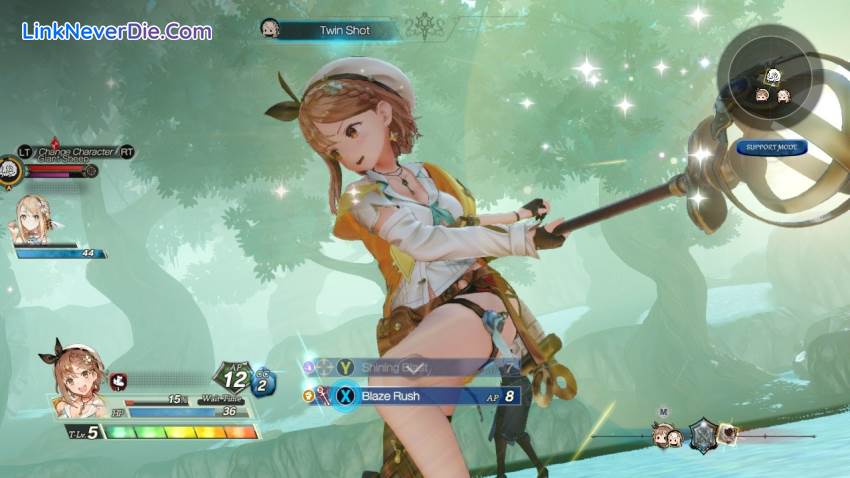Click the crossed-swords emblem on the timeline

(703, 435)
